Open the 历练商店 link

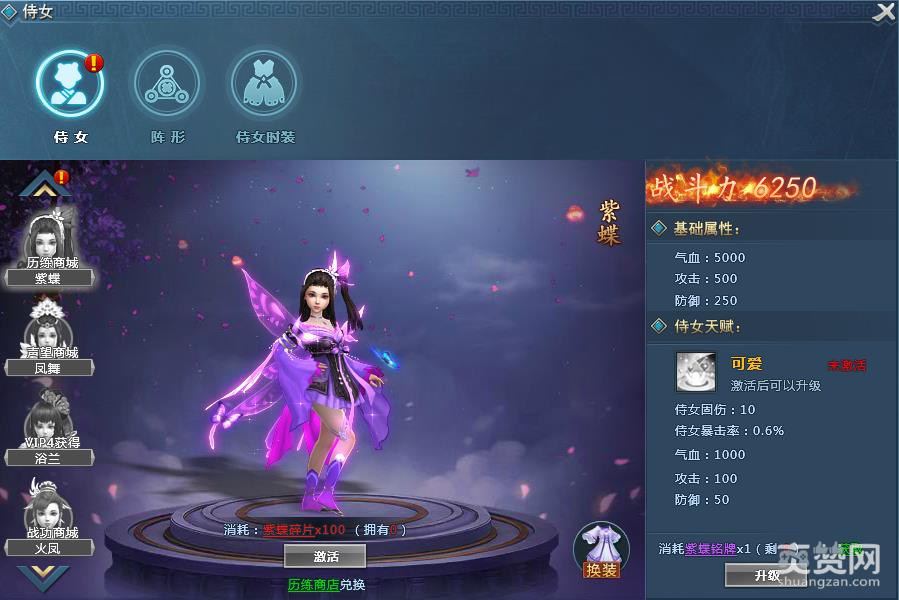(311, 584)
